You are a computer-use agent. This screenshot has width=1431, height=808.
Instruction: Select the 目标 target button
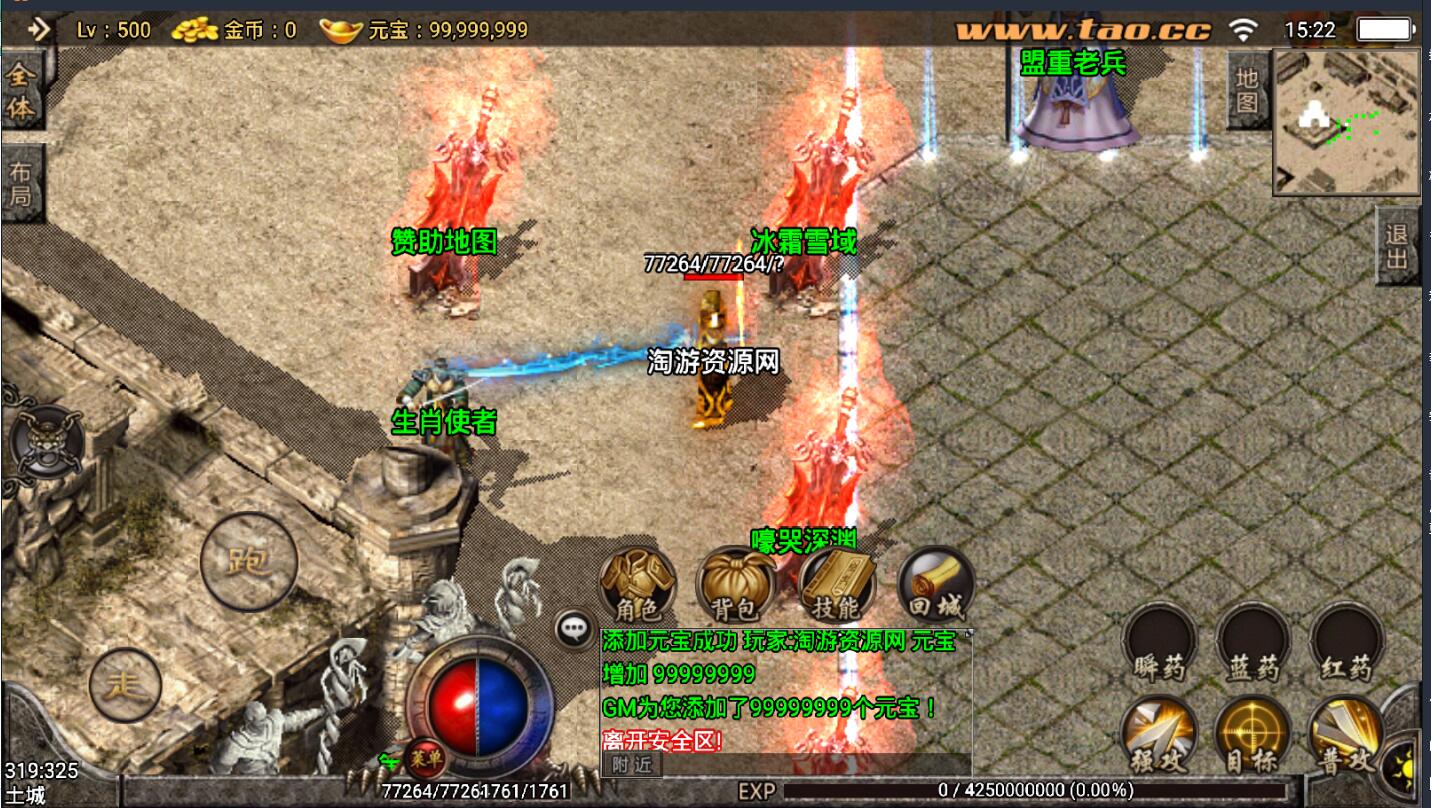1252,735
